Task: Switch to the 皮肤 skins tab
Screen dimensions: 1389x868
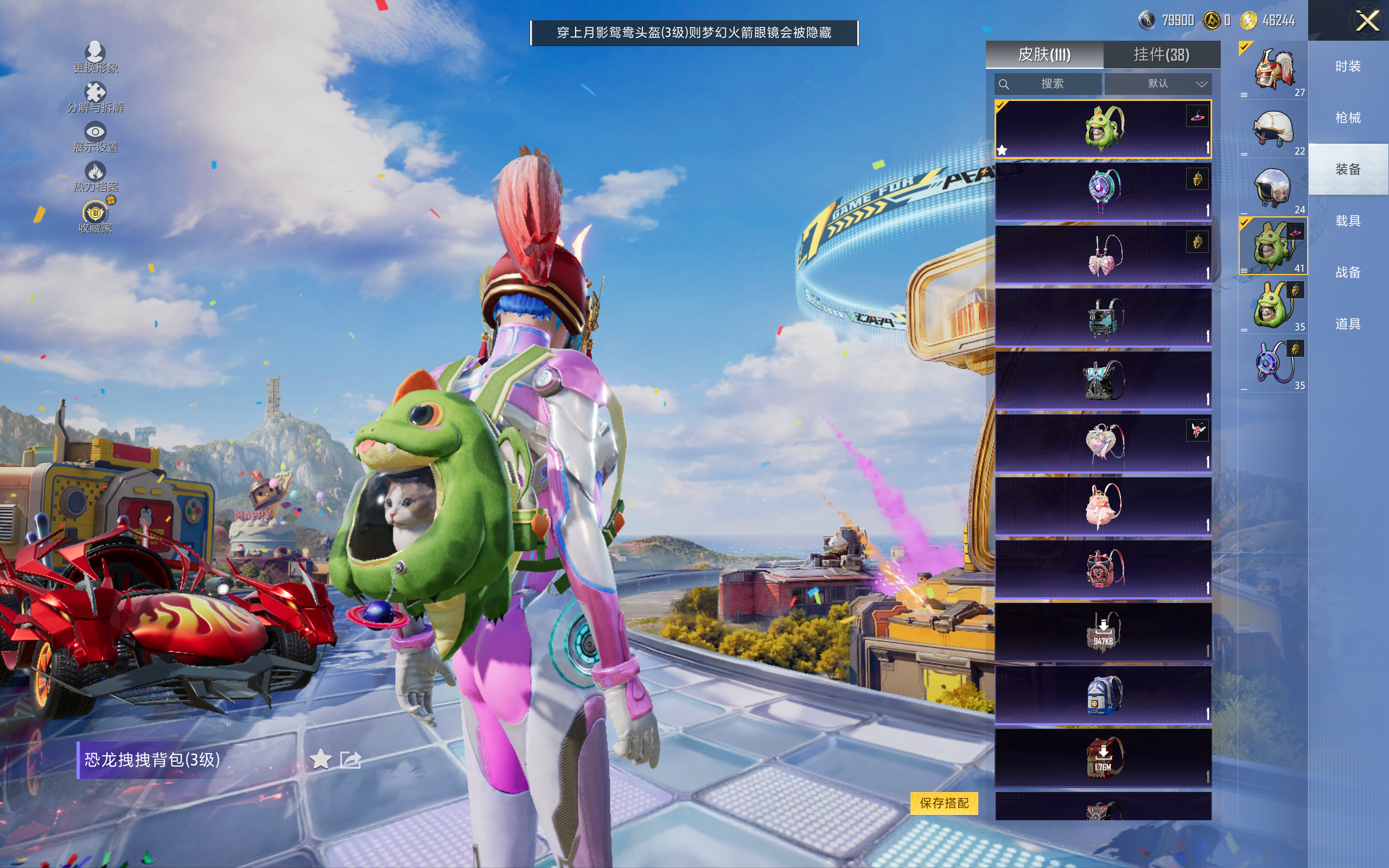Action: click(x=1044, y=55)
